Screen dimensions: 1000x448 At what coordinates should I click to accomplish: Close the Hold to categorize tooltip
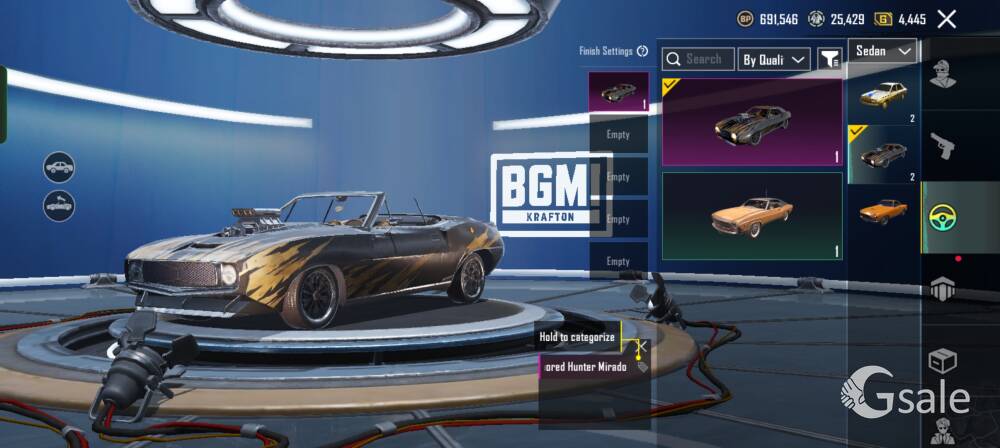point(642,347)
